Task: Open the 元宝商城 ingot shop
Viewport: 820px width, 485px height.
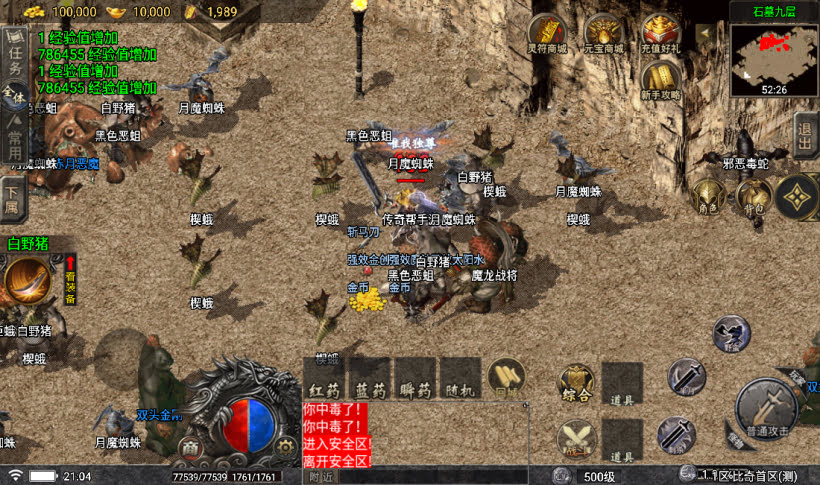Action: click(604, 34)
